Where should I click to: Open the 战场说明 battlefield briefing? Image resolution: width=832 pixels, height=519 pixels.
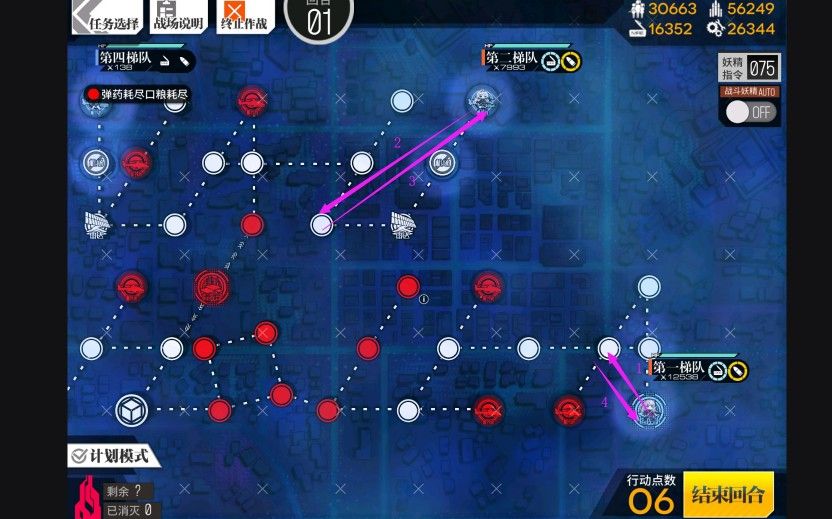pyautogui.click(x=178, y=17)
